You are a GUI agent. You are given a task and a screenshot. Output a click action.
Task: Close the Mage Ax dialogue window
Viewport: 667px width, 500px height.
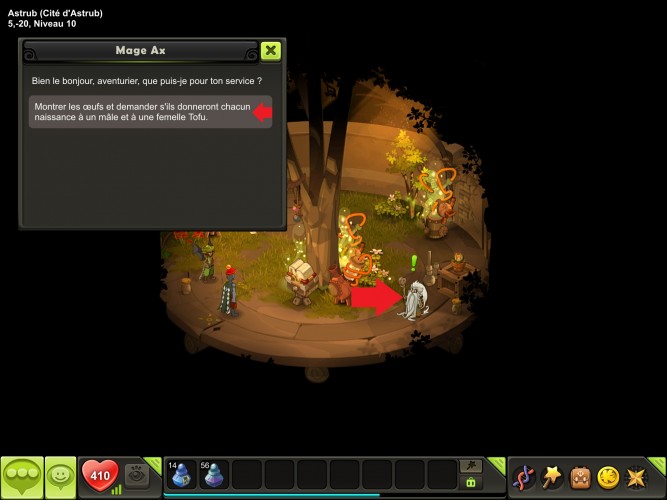click(x=270, y=51)
